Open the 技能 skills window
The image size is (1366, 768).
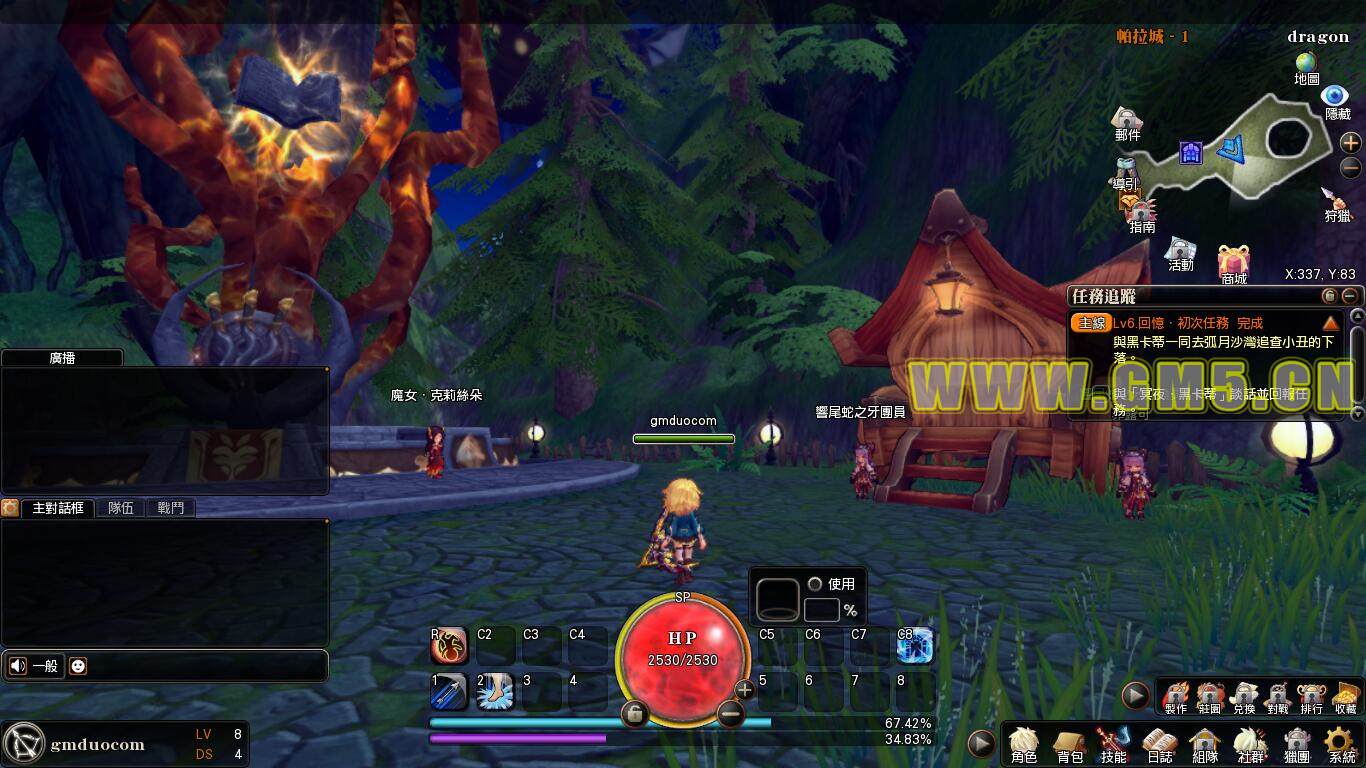1114,744
